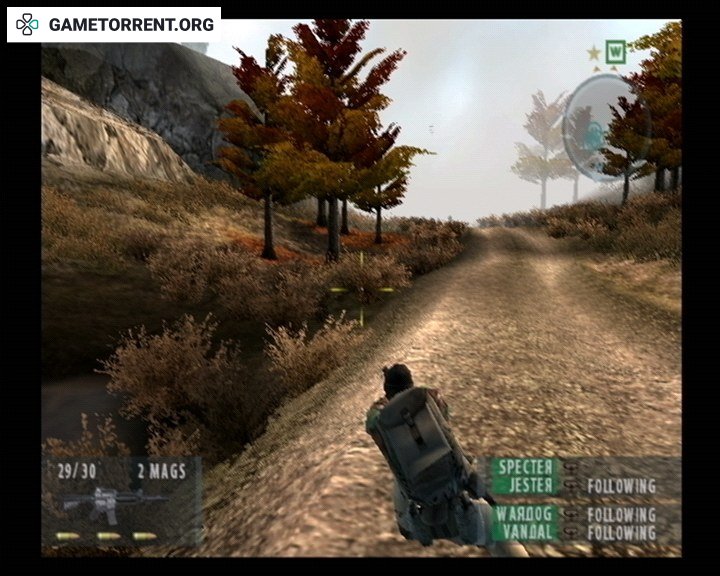Image resolution: width=720 pixels, height=576 pixels.
Task: Toggle the three-bullet fire mode indicator
Action: (106, 536)
